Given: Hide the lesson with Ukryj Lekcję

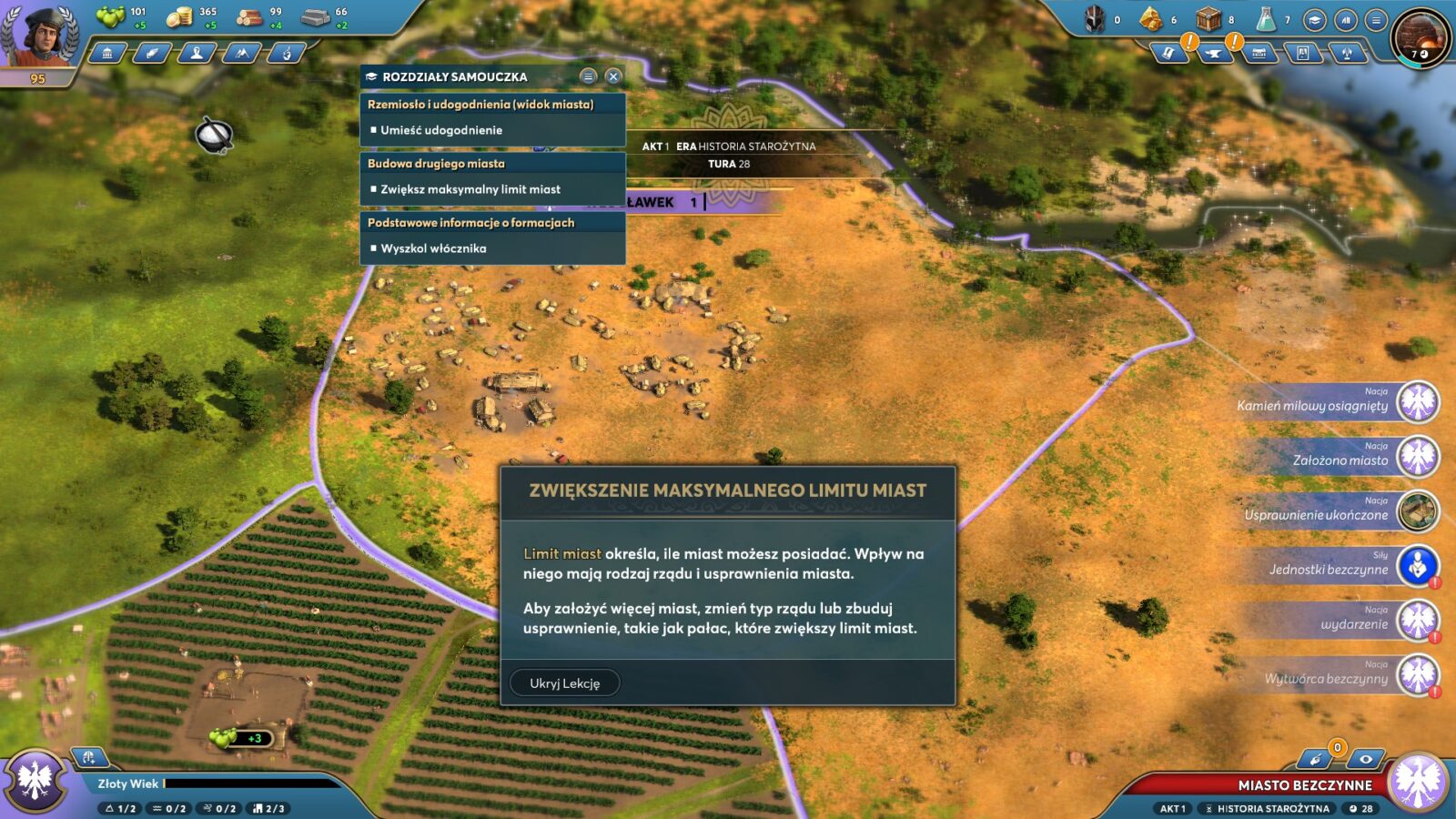Looking at the screenshot, I should pos(564,682).
